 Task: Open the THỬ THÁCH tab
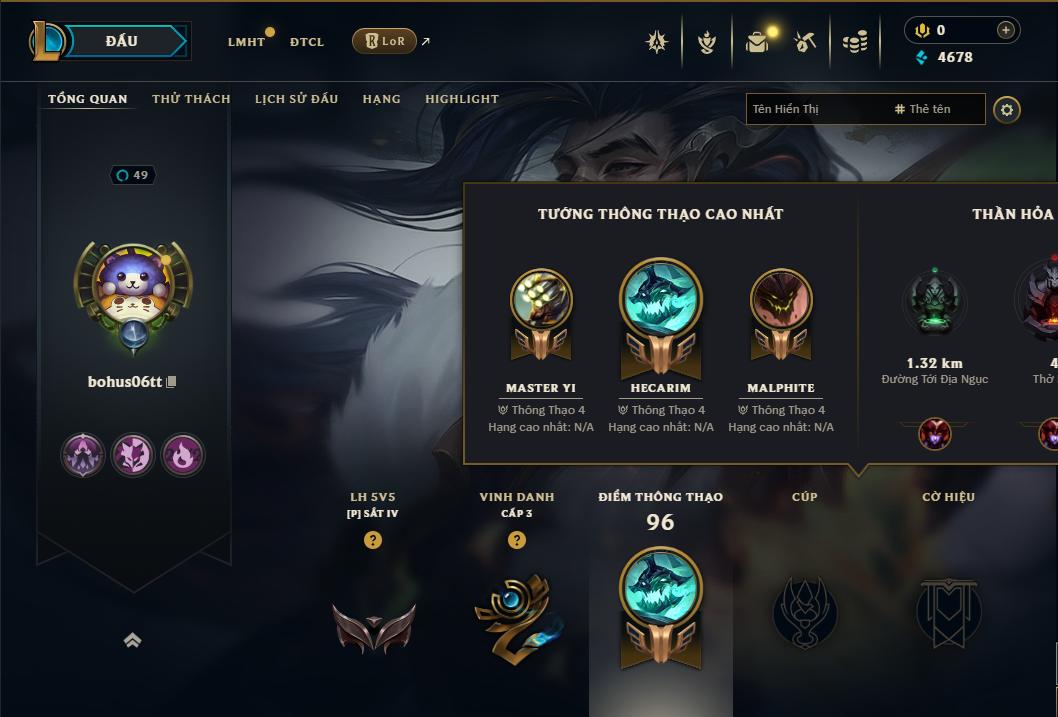coord(191,99)
